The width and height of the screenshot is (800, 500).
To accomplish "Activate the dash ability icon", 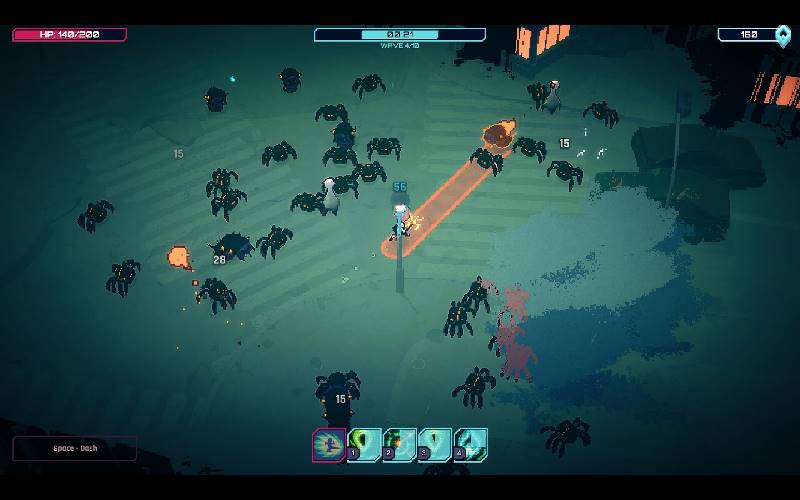I will [329, 444].
